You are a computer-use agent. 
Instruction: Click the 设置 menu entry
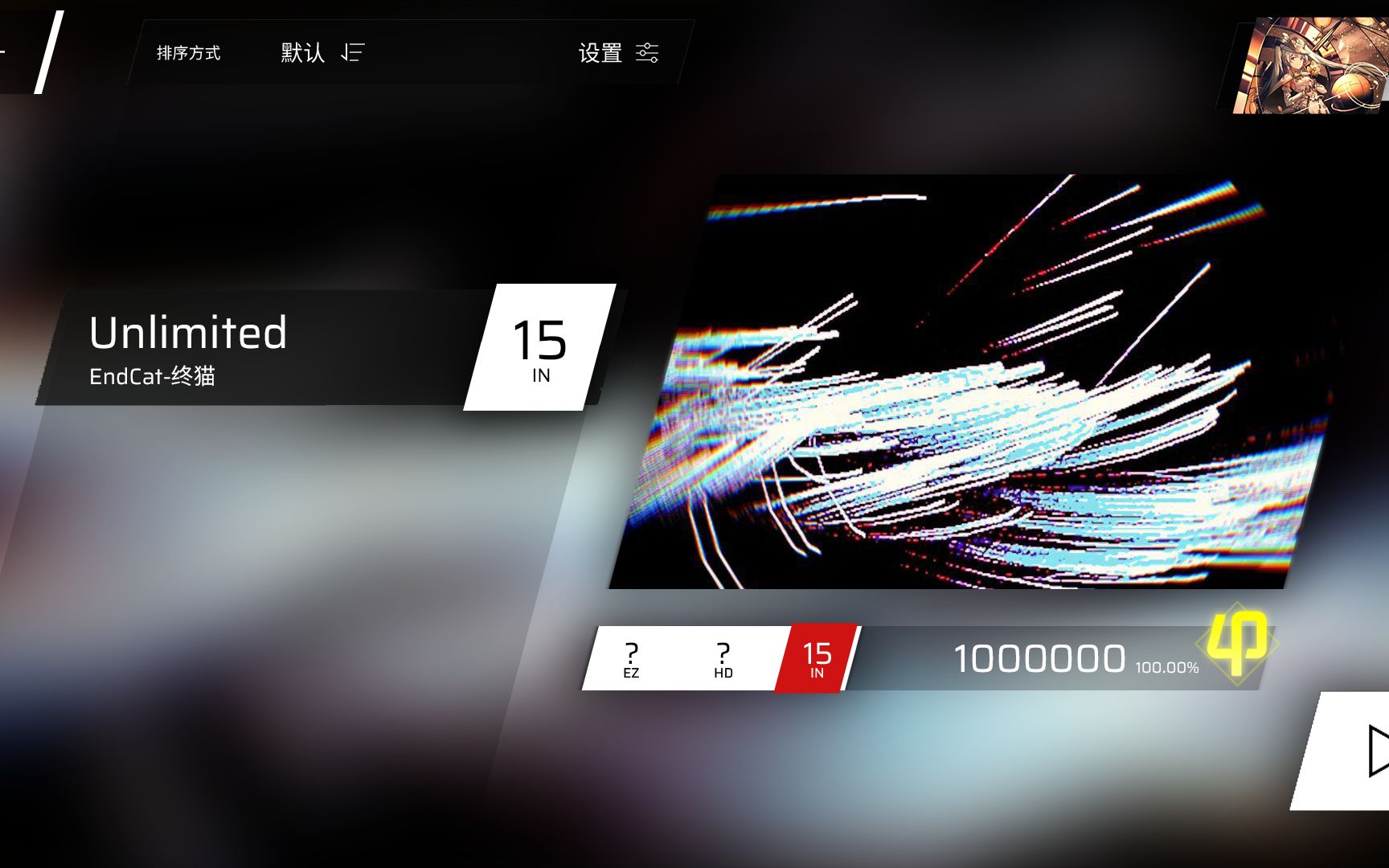point(599,52)
